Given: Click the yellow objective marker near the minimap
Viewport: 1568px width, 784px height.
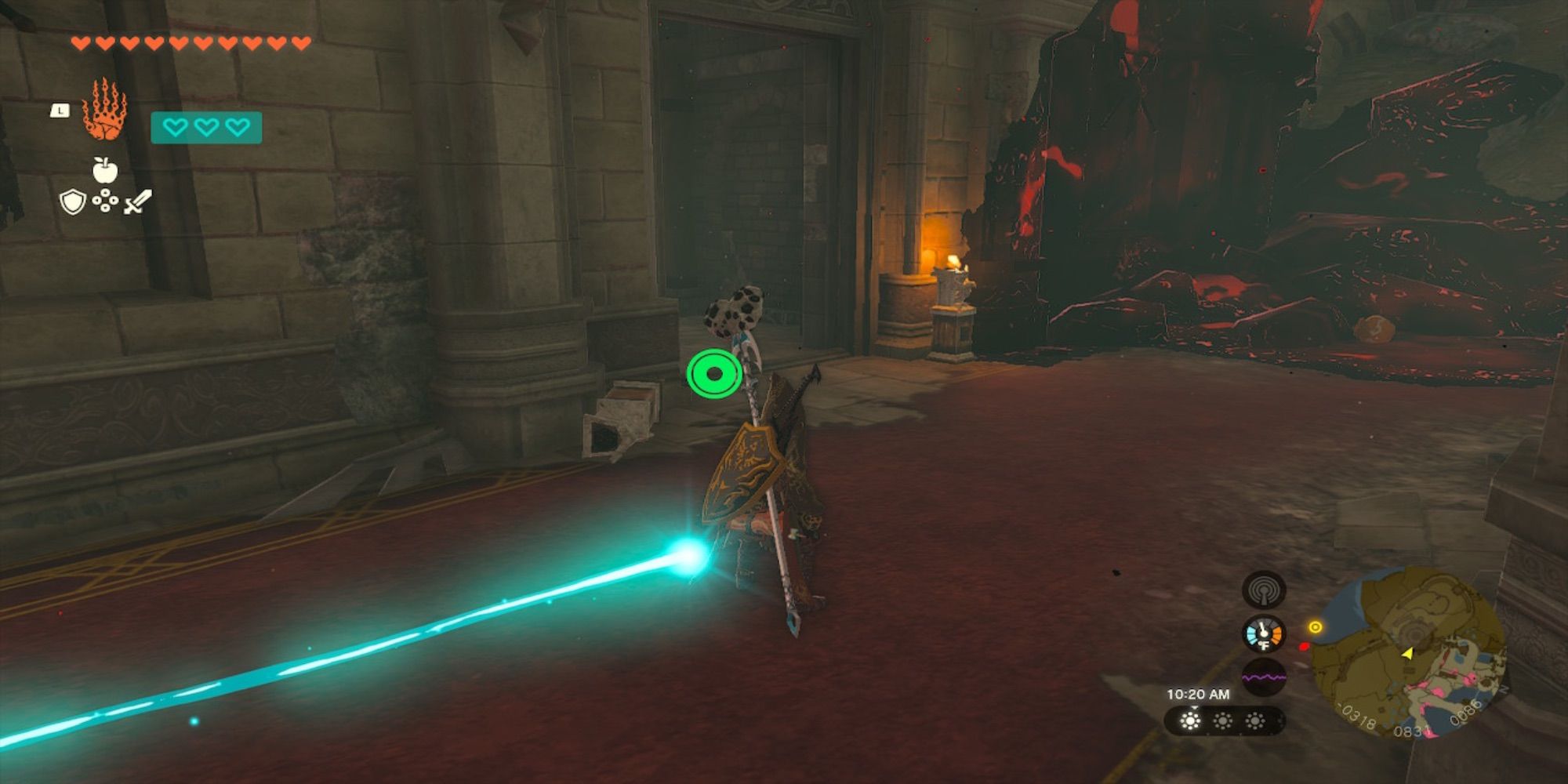Looking at the screenshot, I should (1315, 627).
